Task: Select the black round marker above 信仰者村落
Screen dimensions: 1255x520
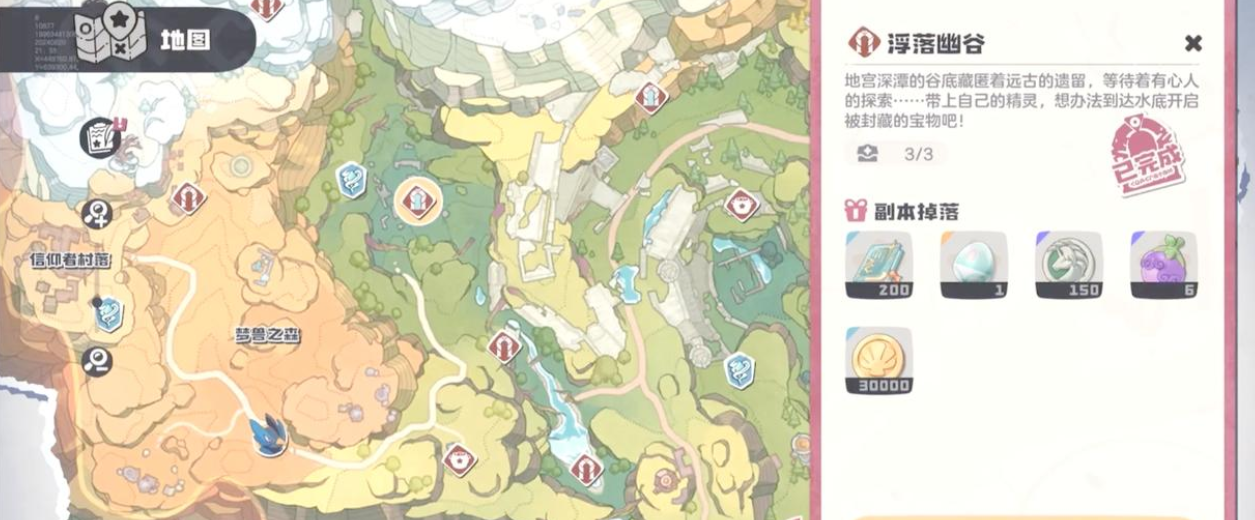Action: tap(97, 212)
